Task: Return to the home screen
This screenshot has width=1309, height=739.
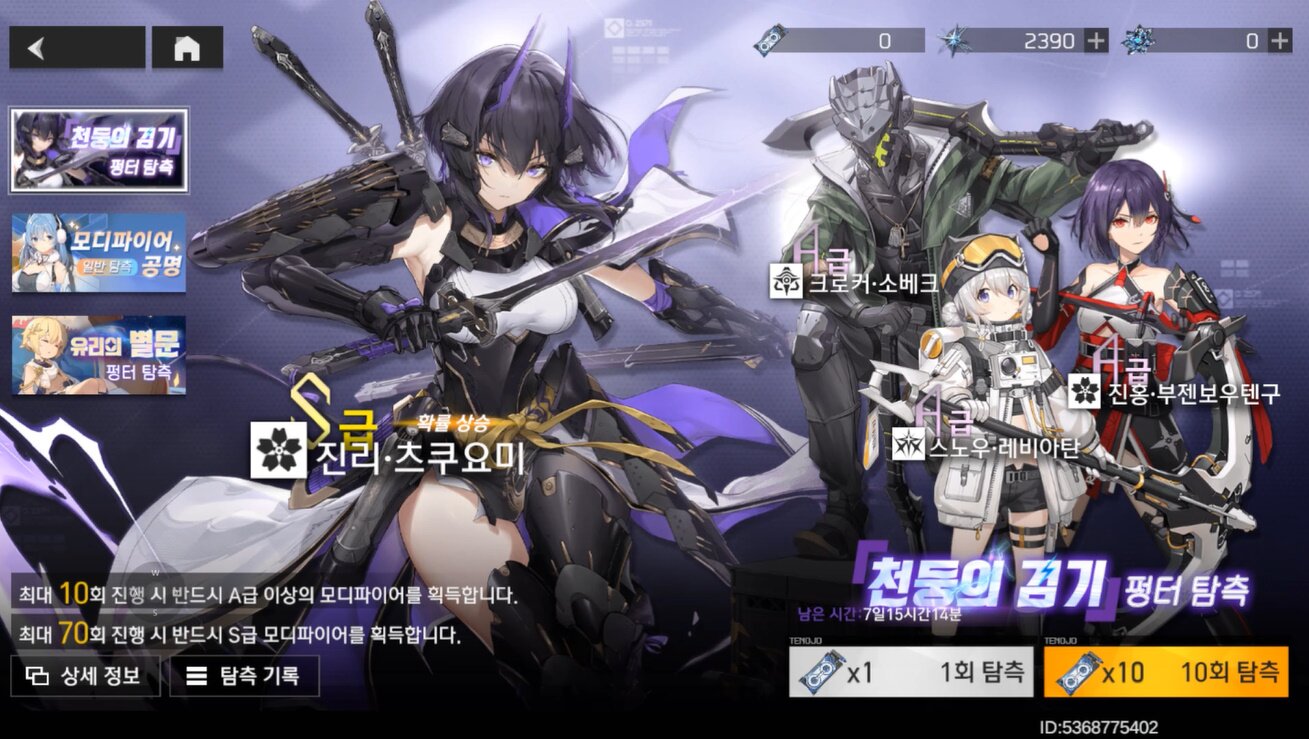Action: 187,48
